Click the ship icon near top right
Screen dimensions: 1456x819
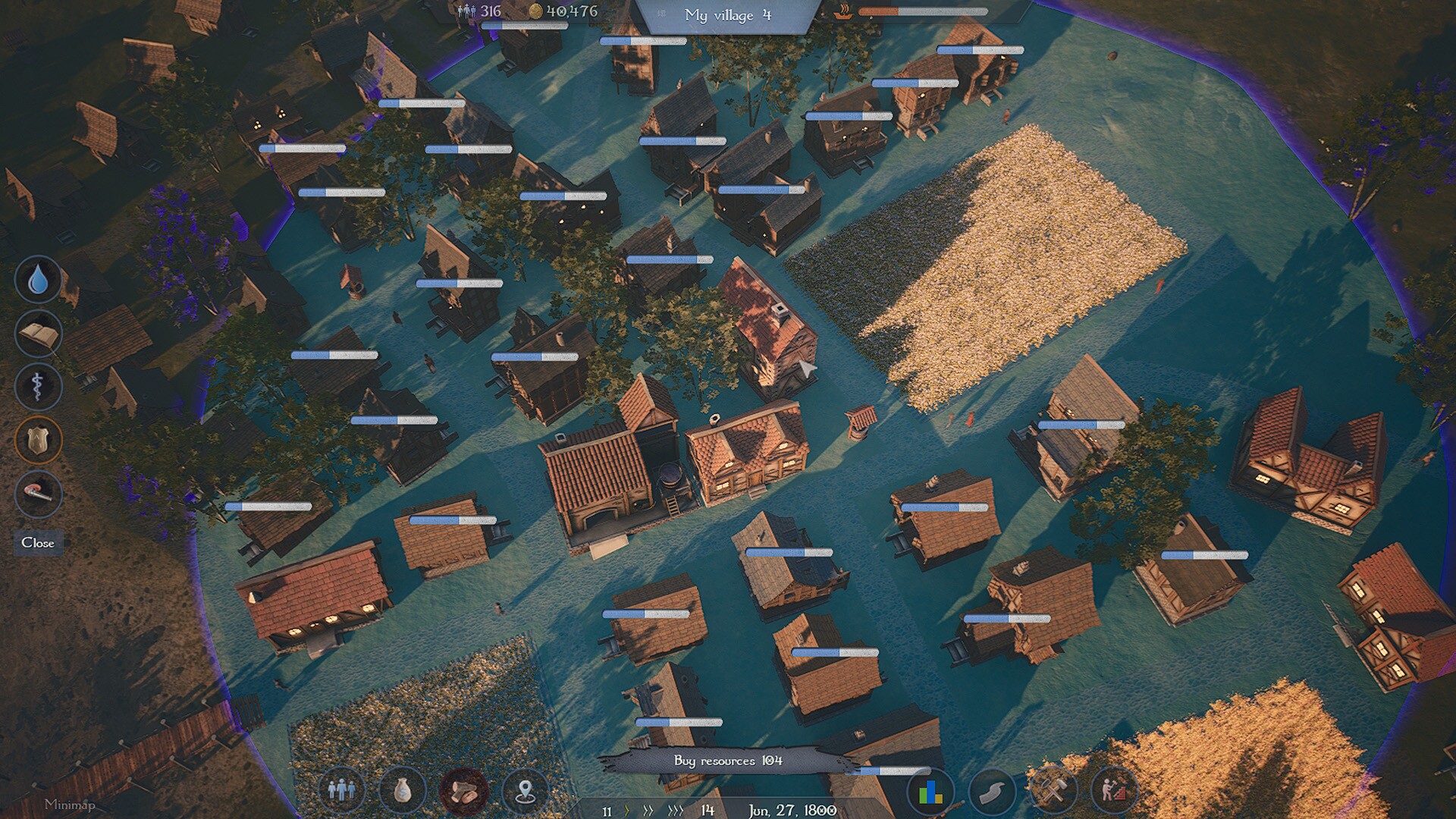tap(844, 11)
